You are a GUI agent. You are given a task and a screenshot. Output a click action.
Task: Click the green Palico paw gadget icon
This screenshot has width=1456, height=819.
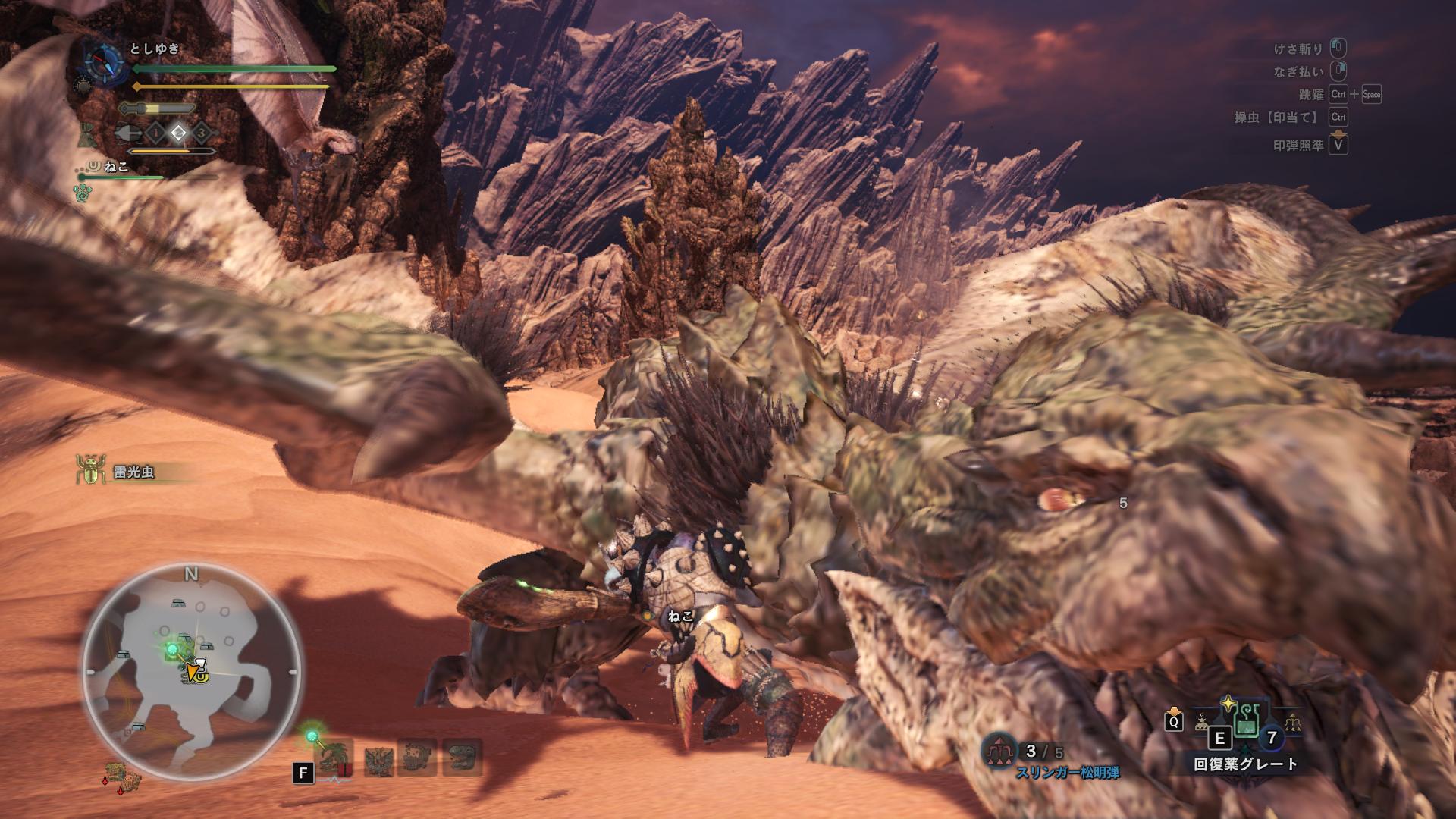pyautogui.click(x=83, y=194)
